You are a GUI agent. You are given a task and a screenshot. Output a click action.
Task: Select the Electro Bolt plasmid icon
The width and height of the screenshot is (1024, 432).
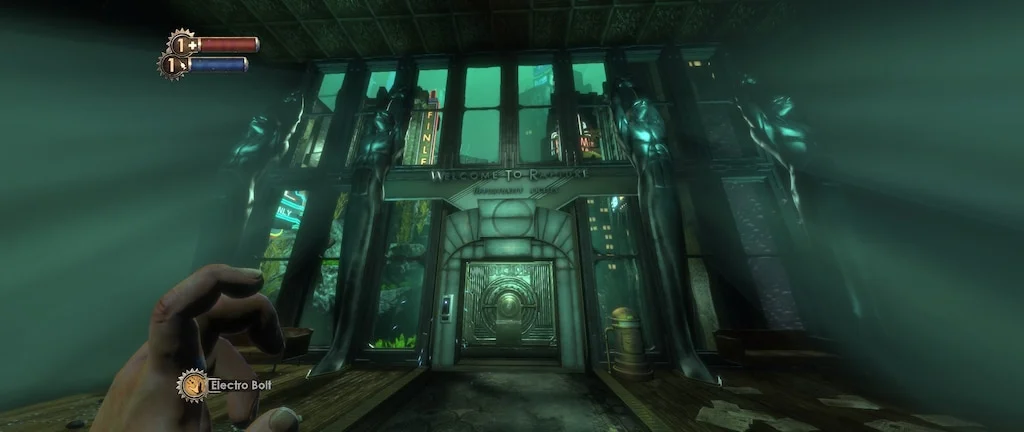[x=192, y=385]
